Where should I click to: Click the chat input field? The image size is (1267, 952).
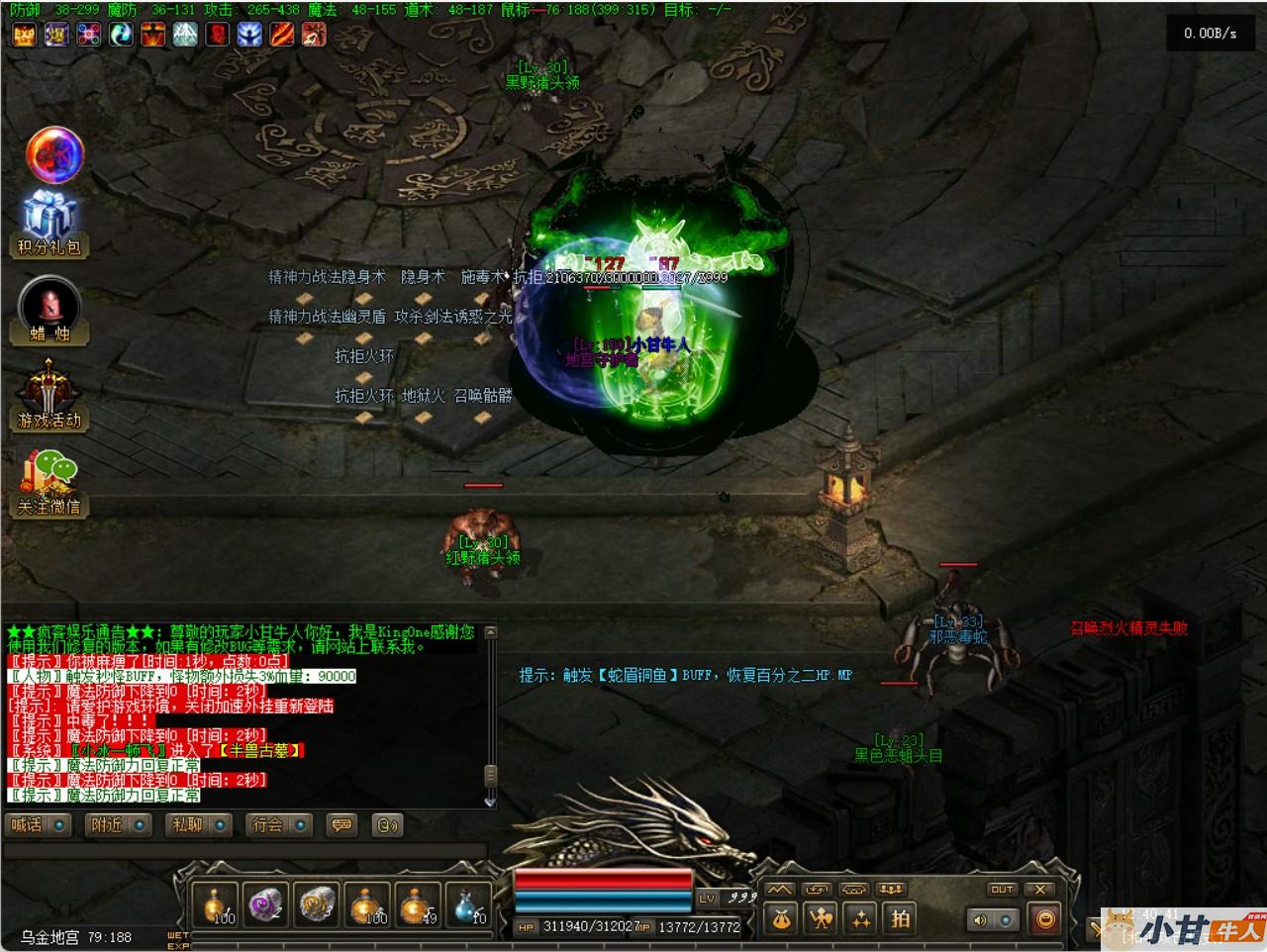coord(244,851)
